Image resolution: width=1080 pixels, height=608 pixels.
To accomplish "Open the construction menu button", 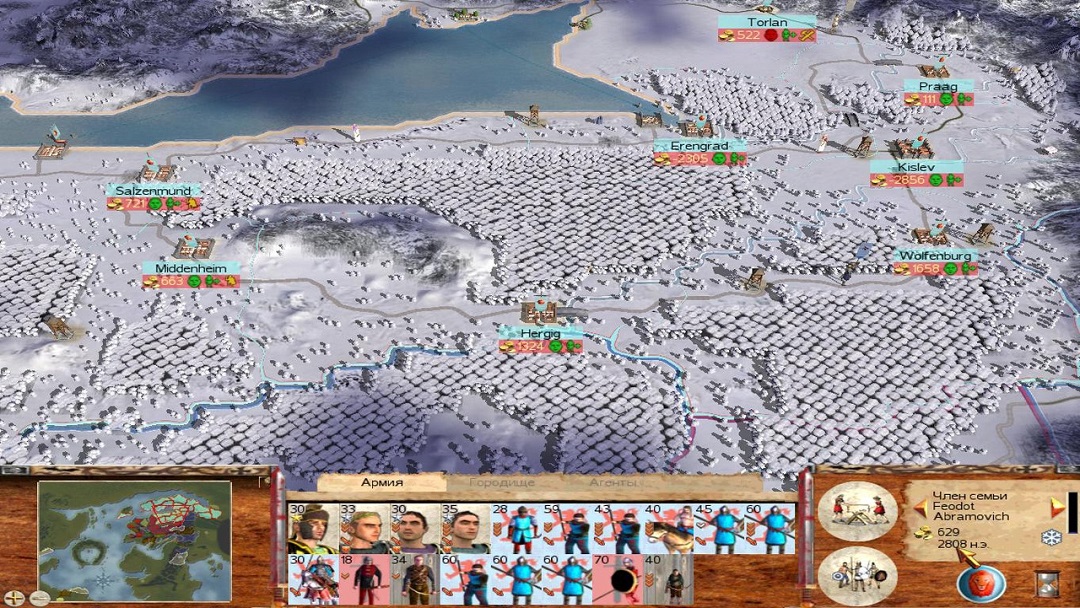I will pyautogui.click(x=858, y=511).
